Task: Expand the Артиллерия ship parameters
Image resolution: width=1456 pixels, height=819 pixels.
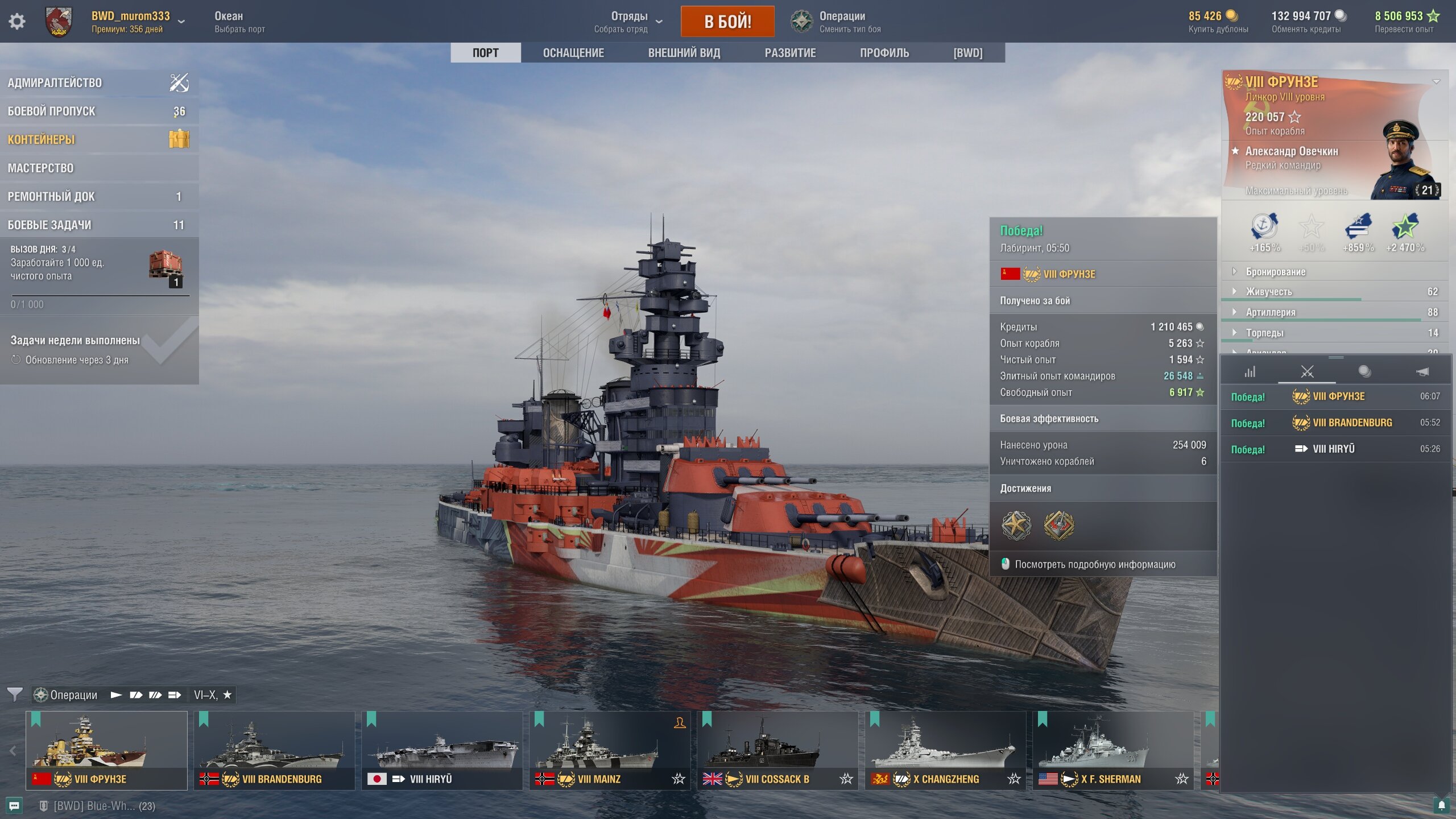Action: pos(1270,312)
